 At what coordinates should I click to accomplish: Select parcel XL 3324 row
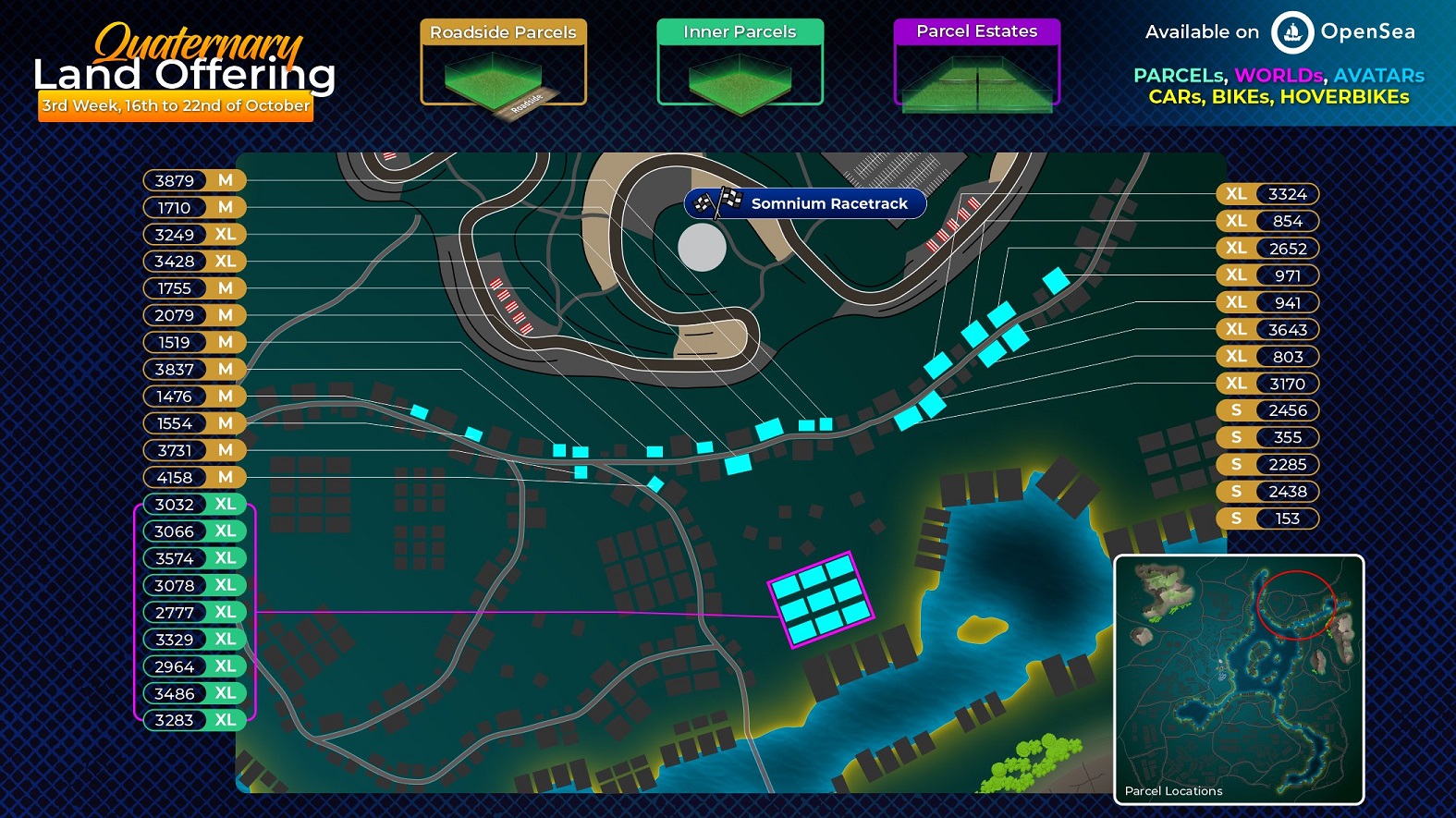tap(1266, 194)
